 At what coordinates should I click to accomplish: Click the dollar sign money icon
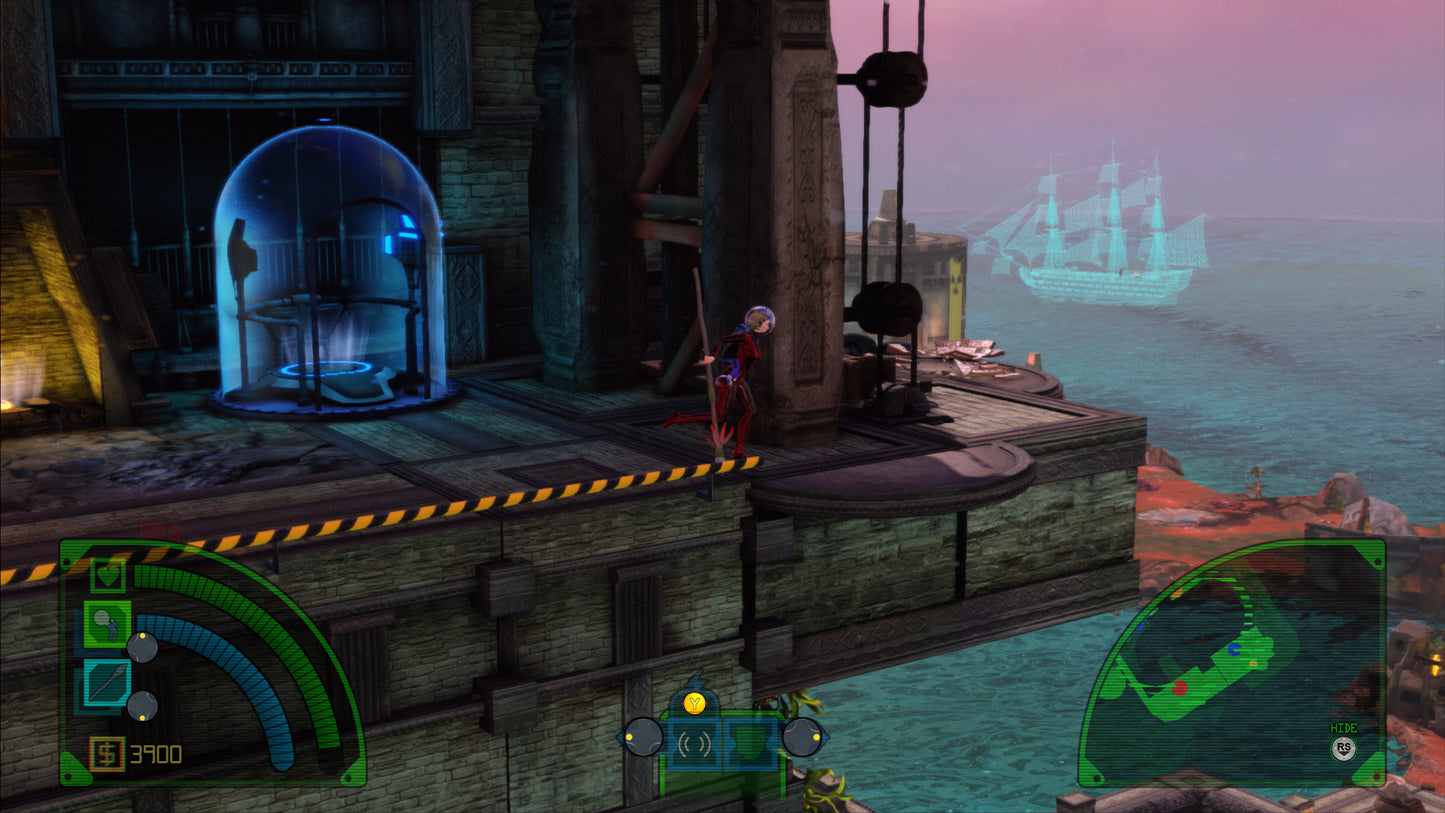106,752
